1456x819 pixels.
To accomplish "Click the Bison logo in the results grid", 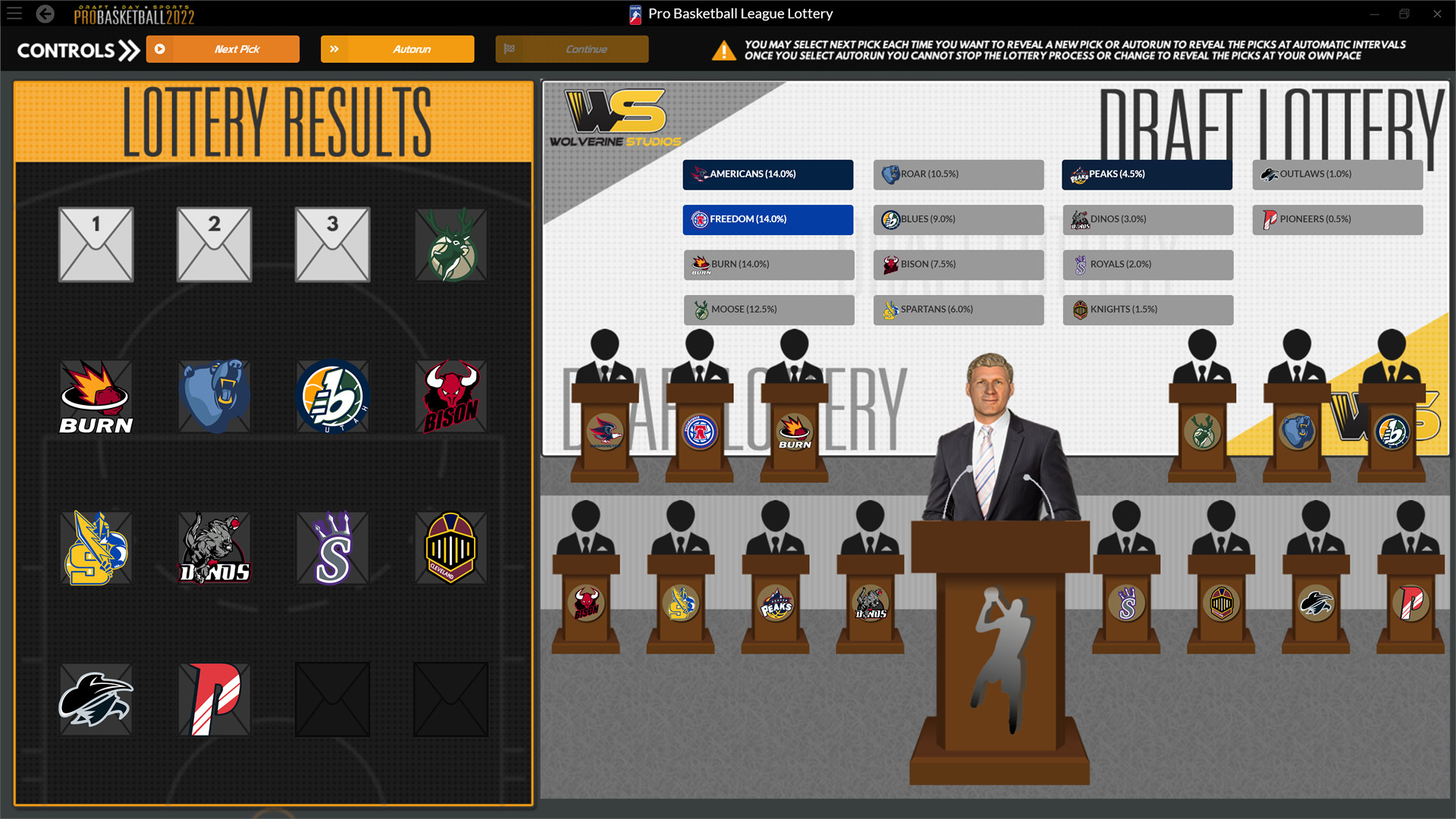I will point(450,395).
